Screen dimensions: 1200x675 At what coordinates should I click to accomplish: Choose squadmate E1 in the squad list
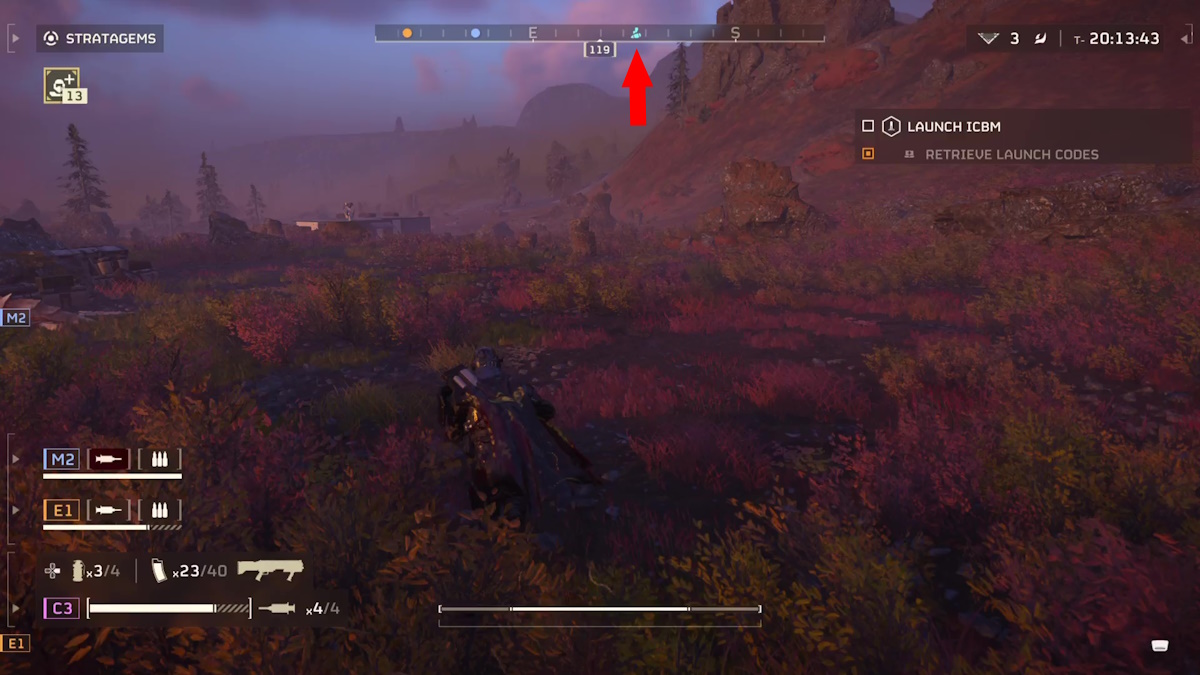coord(62,510)
